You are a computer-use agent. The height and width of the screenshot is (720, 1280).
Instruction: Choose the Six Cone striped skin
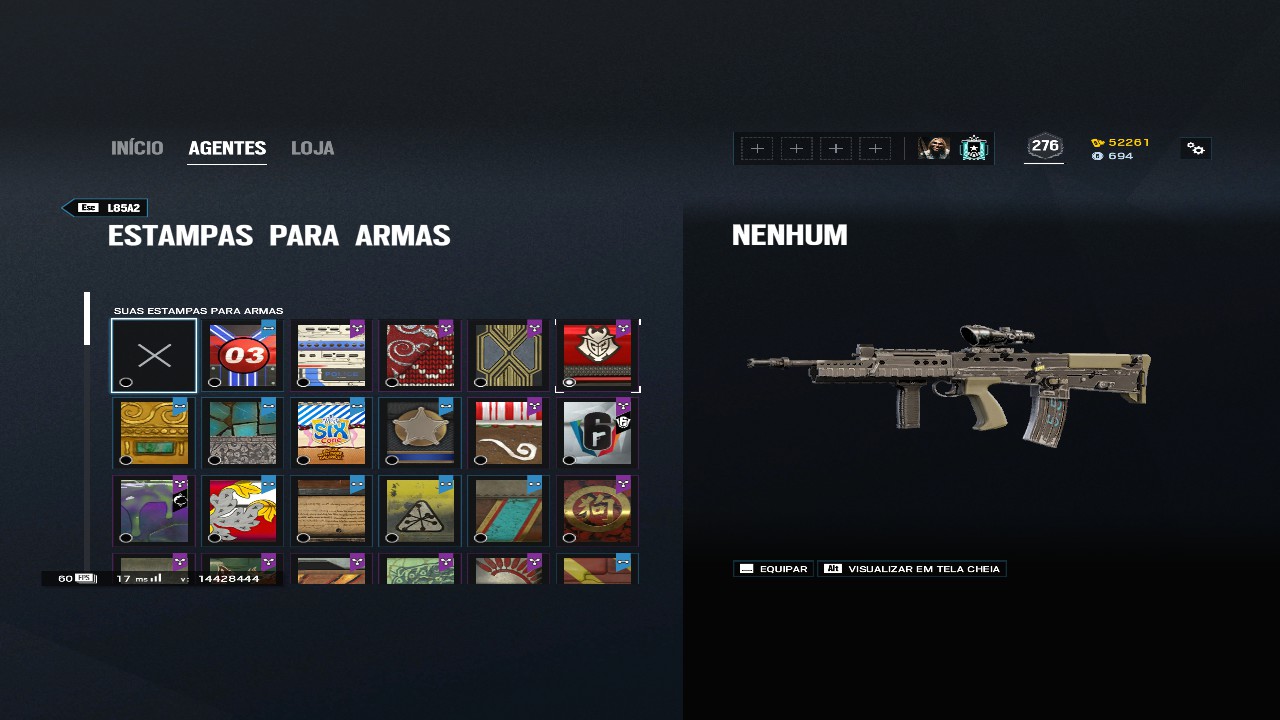pyautogui.click(x=331, y=433)
